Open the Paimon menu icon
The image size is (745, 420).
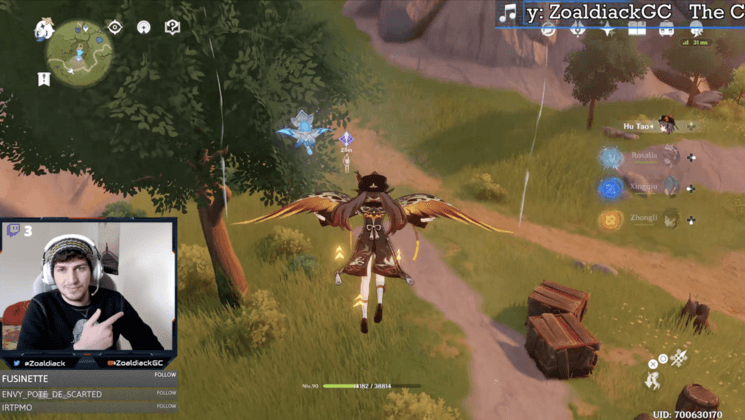click(x=45, y=29)
